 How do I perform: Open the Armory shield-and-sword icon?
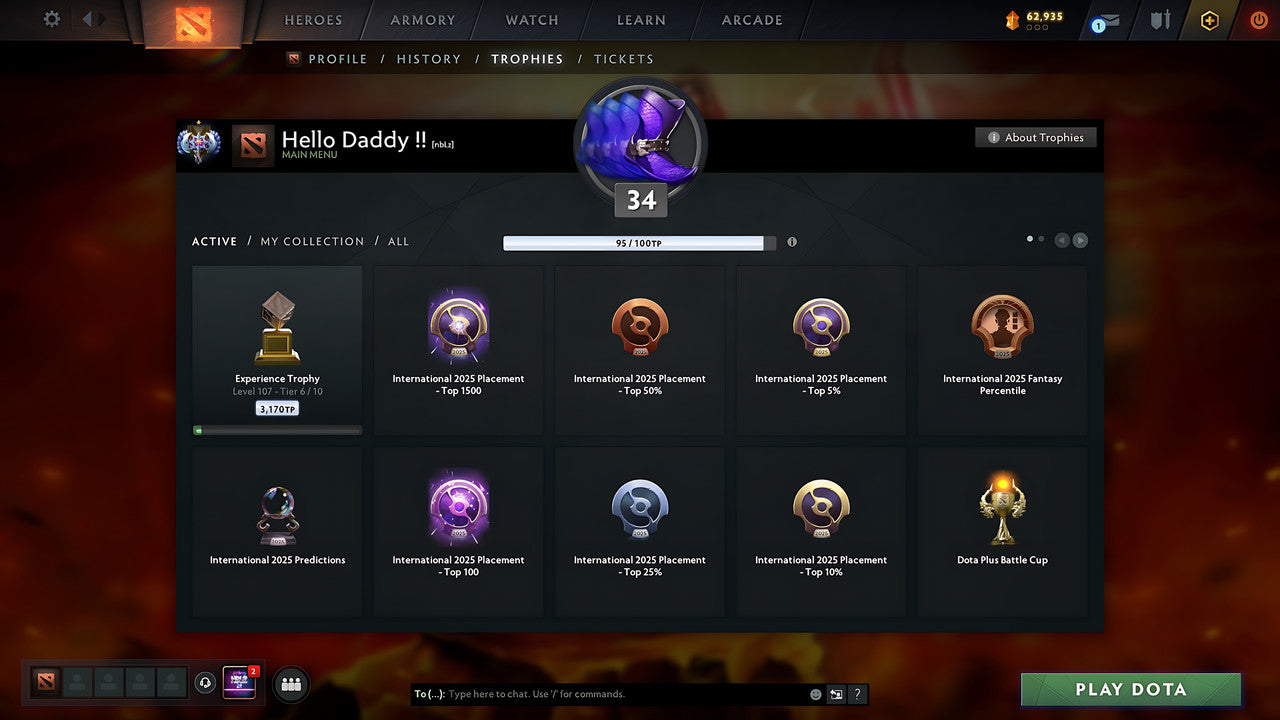tap(1159, 20)
